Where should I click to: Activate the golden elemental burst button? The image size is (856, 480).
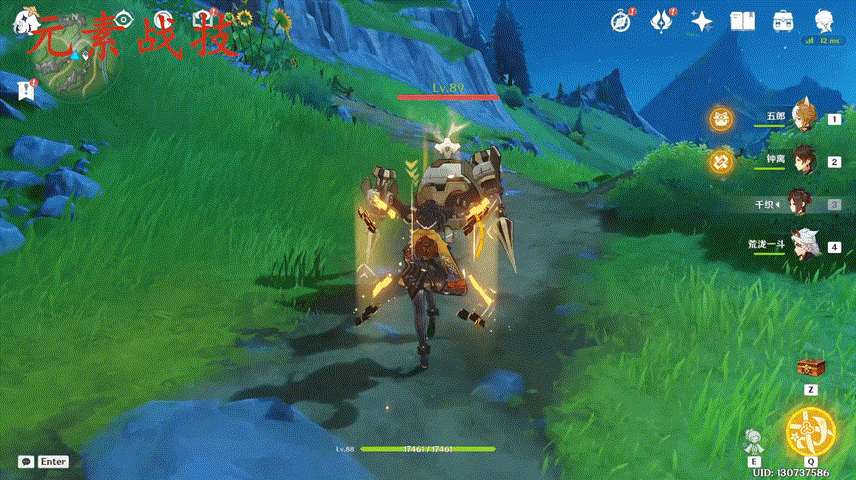[808, 431]
